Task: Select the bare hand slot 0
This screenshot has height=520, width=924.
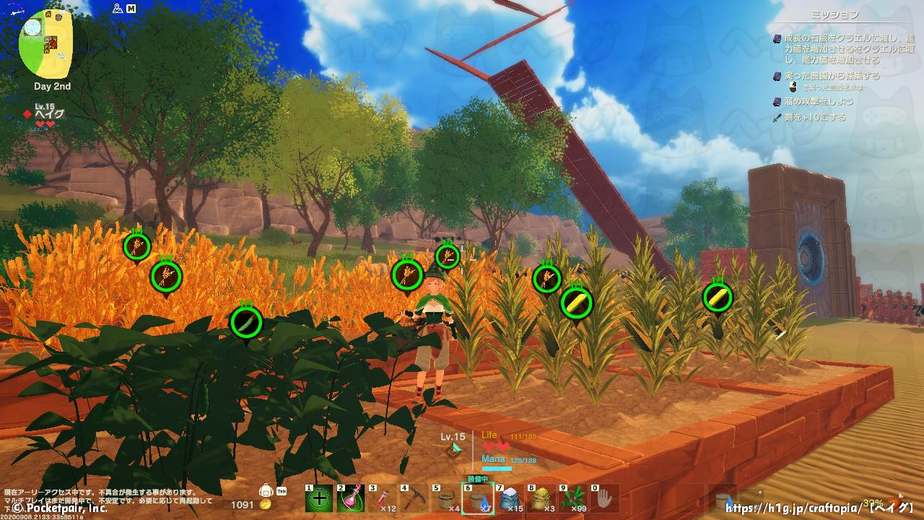Action: point(602,498)
